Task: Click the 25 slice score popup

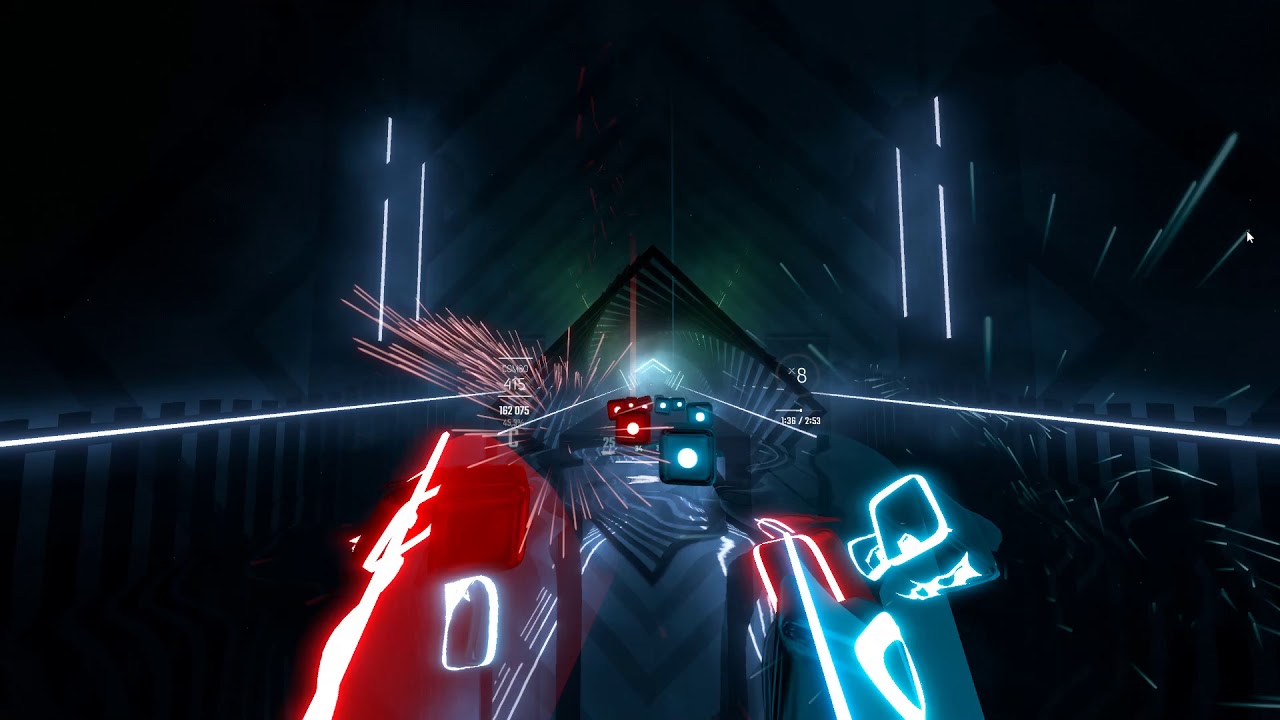Action: click(x=607, y=442)
